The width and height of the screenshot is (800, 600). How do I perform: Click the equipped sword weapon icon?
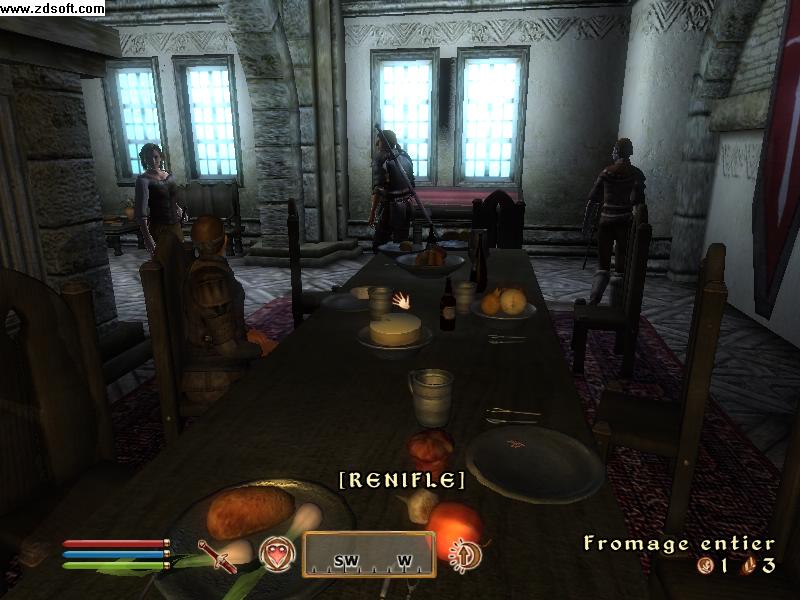click(217, 555)
